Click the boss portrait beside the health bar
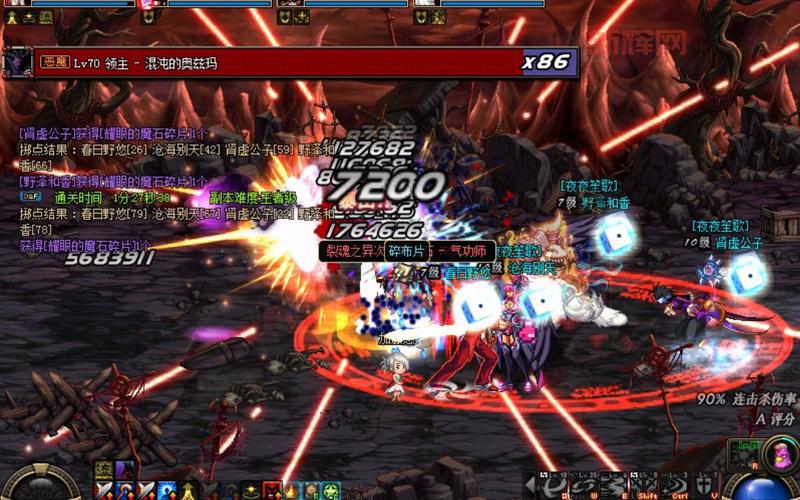The height and width of the screenshot is (500, 800). click(x=18, y=62)
